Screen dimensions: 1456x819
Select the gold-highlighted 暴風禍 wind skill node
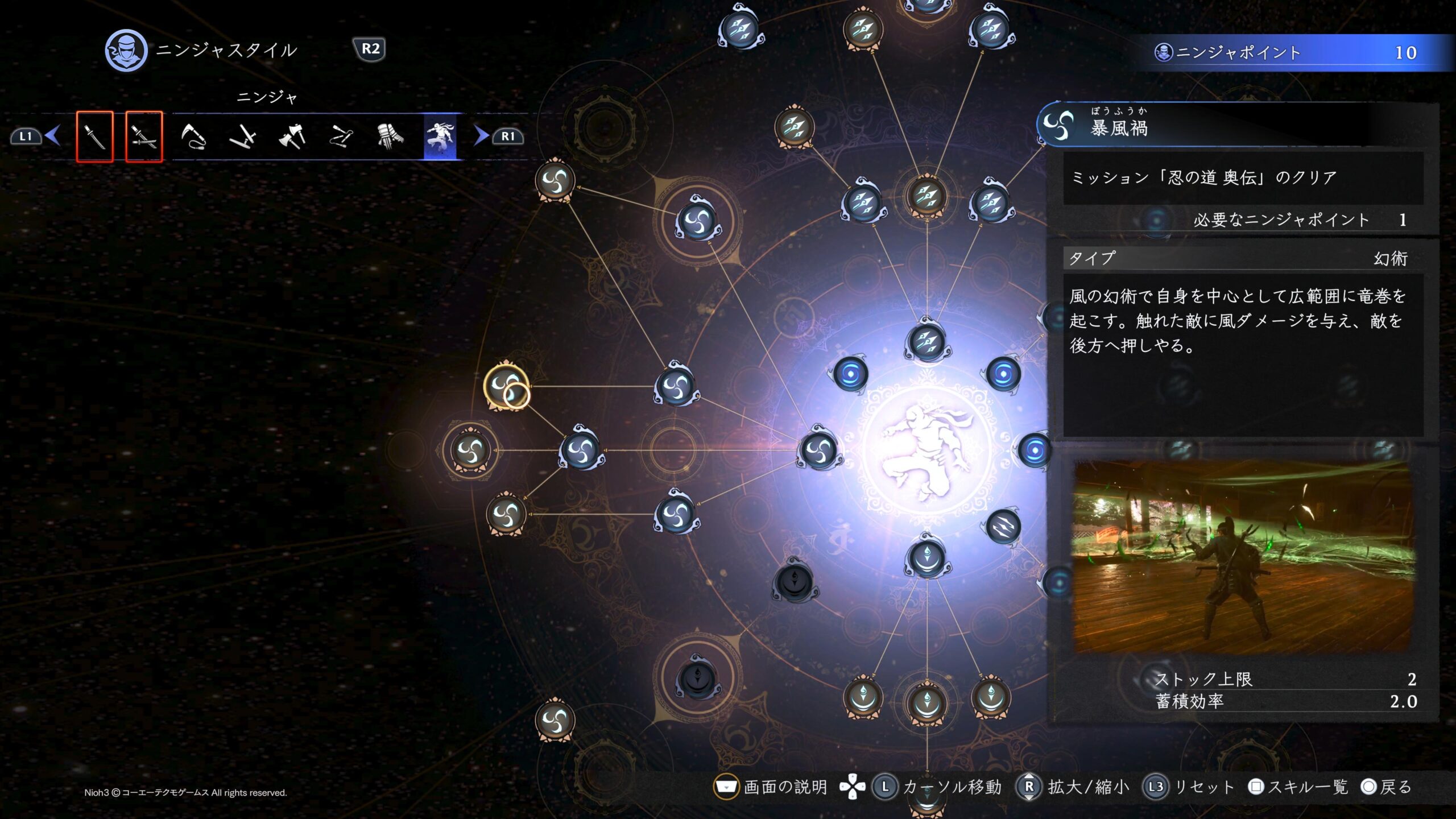(506, 386)
